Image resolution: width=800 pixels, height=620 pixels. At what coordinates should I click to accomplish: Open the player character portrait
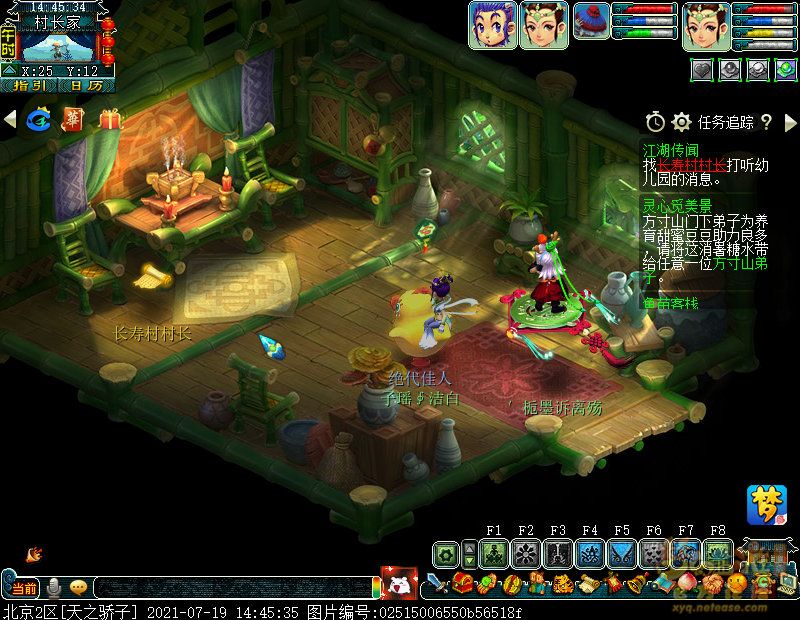[706, 25]
